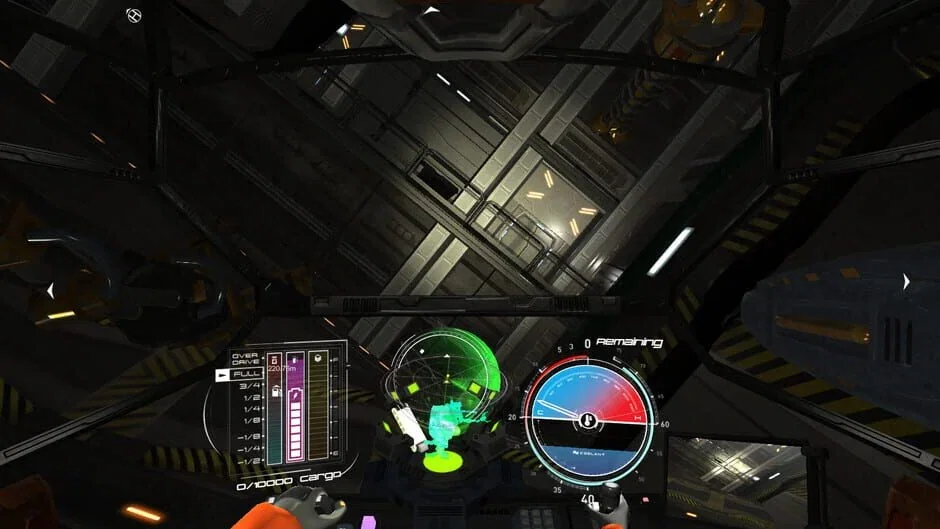
Task: Choose the OVER DRIVE throttle setting
Action: [245, 358]
